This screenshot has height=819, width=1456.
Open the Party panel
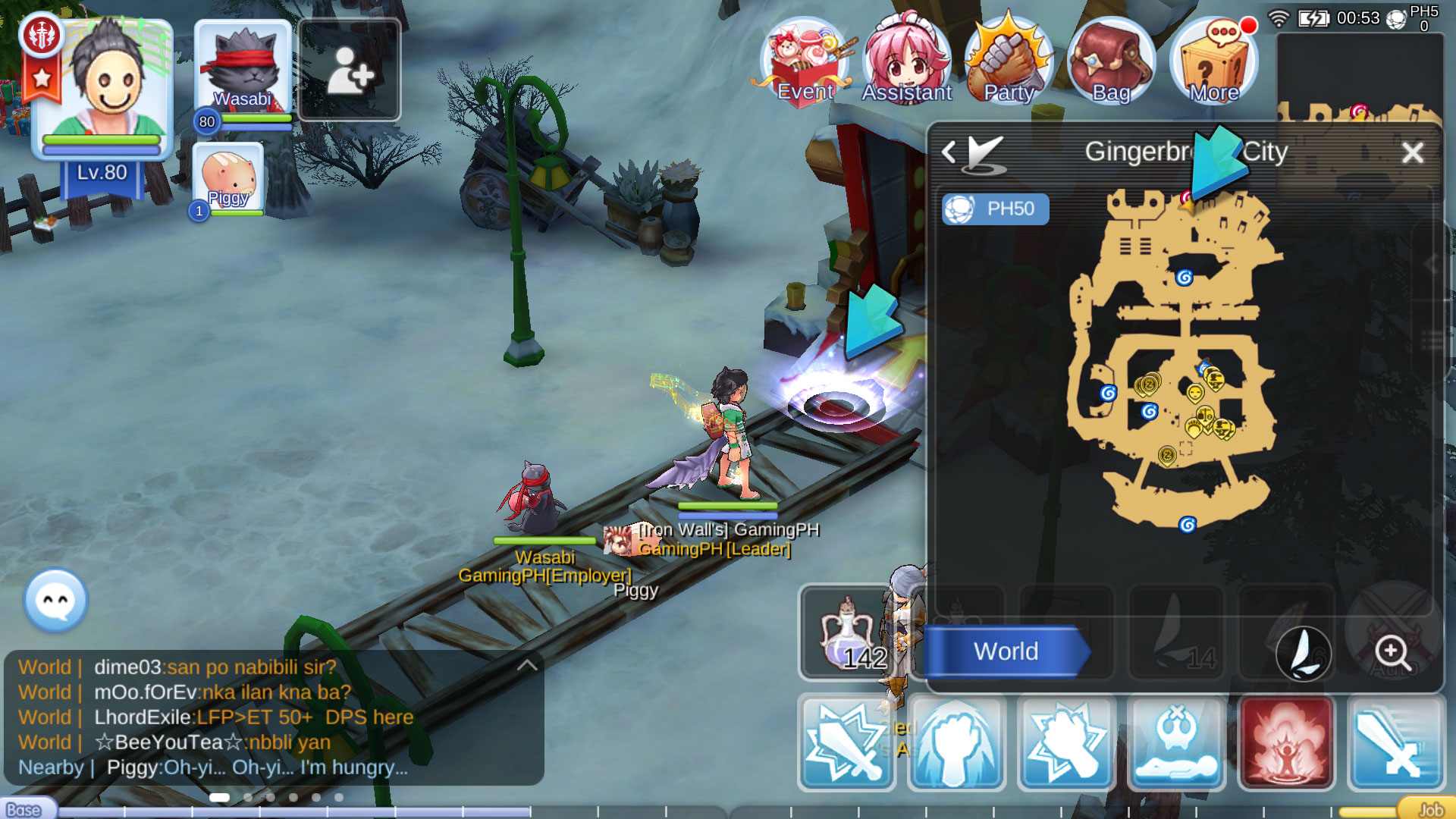point(1009,61)
